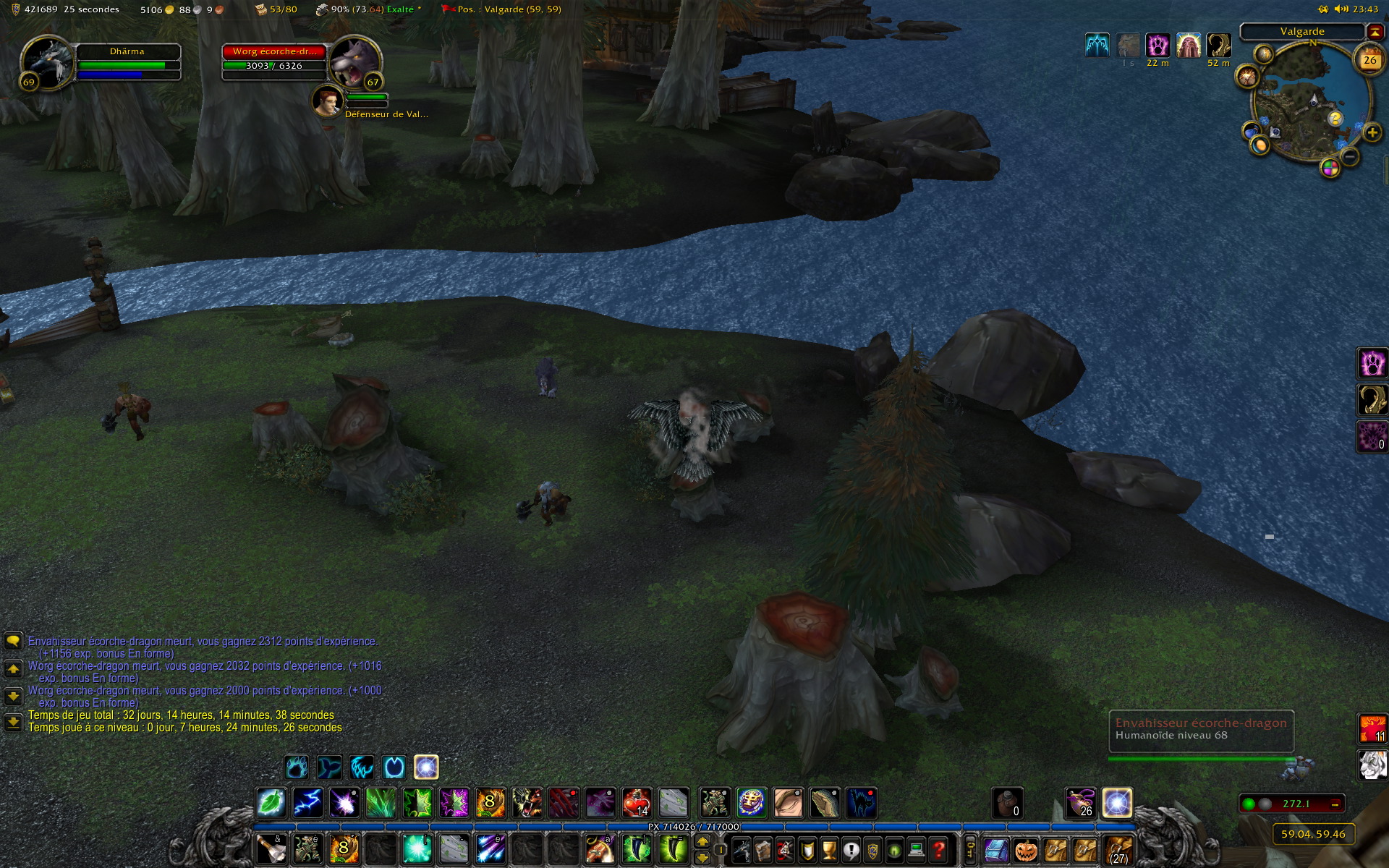The image size is (1389, 868).
Task: Click the Dhärma player portrait
Action: point(46,64)
